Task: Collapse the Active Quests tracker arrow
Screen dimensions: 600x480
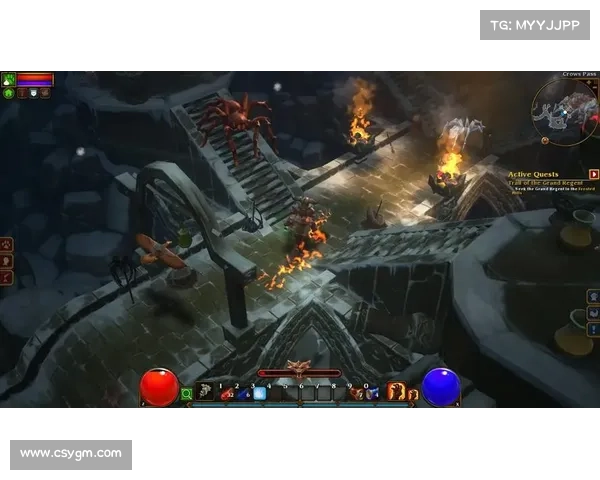Action: pos(593,174)
